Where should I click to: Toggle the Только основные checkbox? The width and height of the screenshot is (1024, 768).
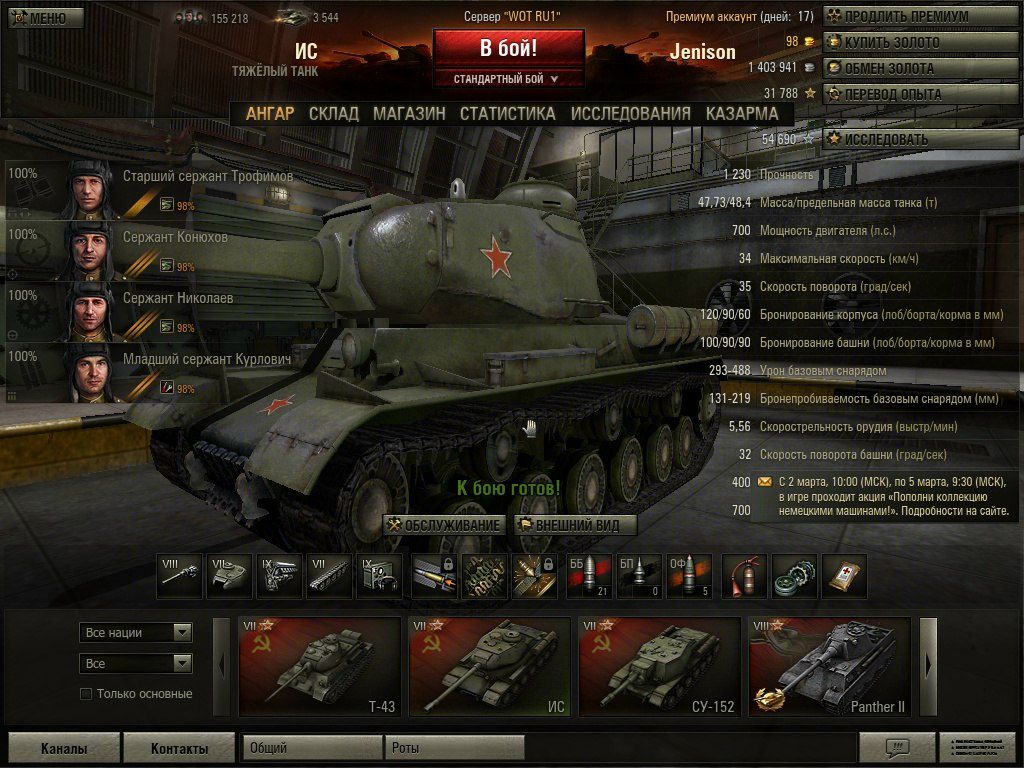86,694
